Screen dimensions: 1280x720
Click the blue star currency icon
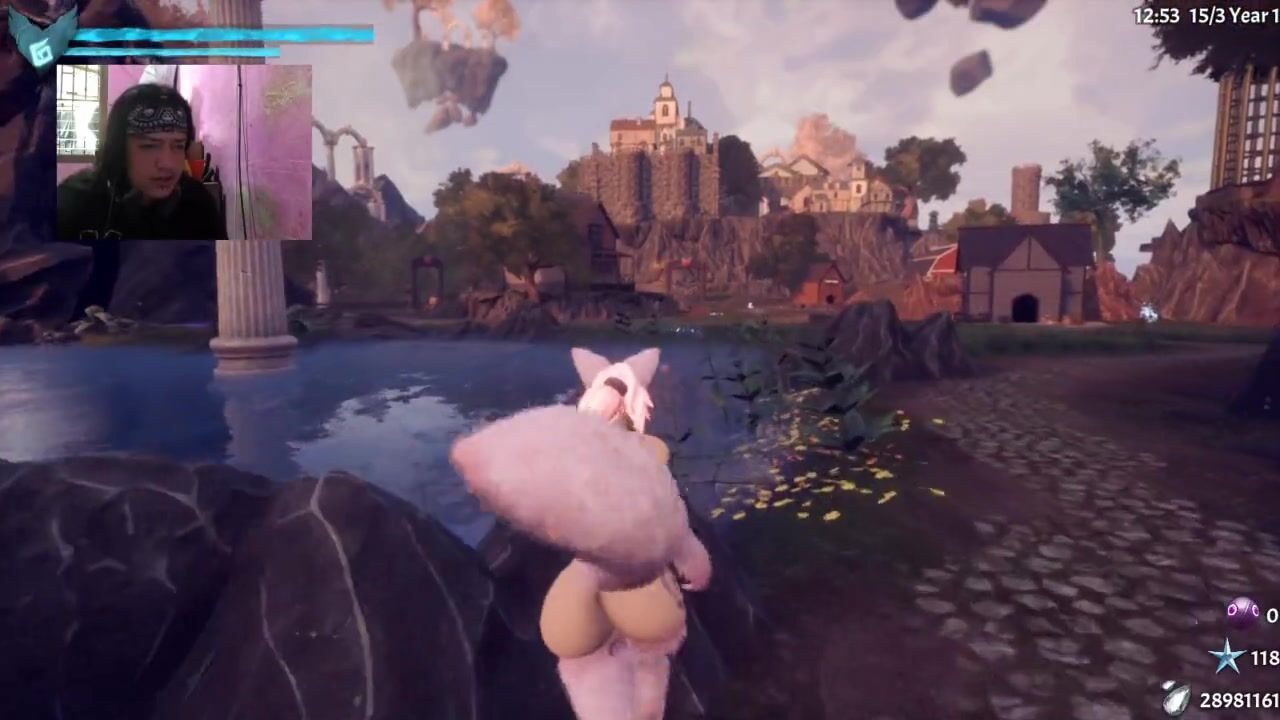pos(1227,657)
